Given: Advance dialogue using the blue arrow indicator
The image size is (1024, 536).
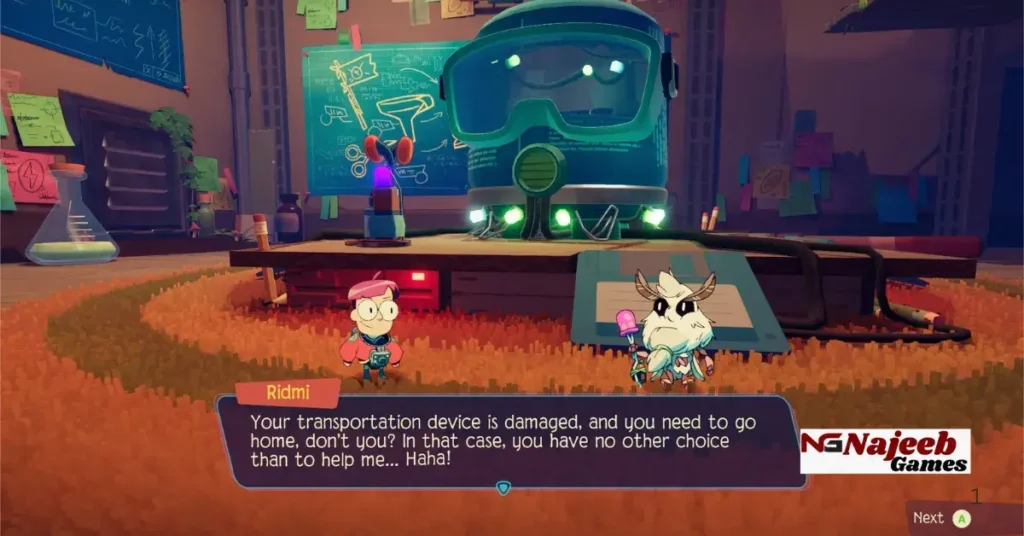Looking at the screenshot, I should [503, 488].
